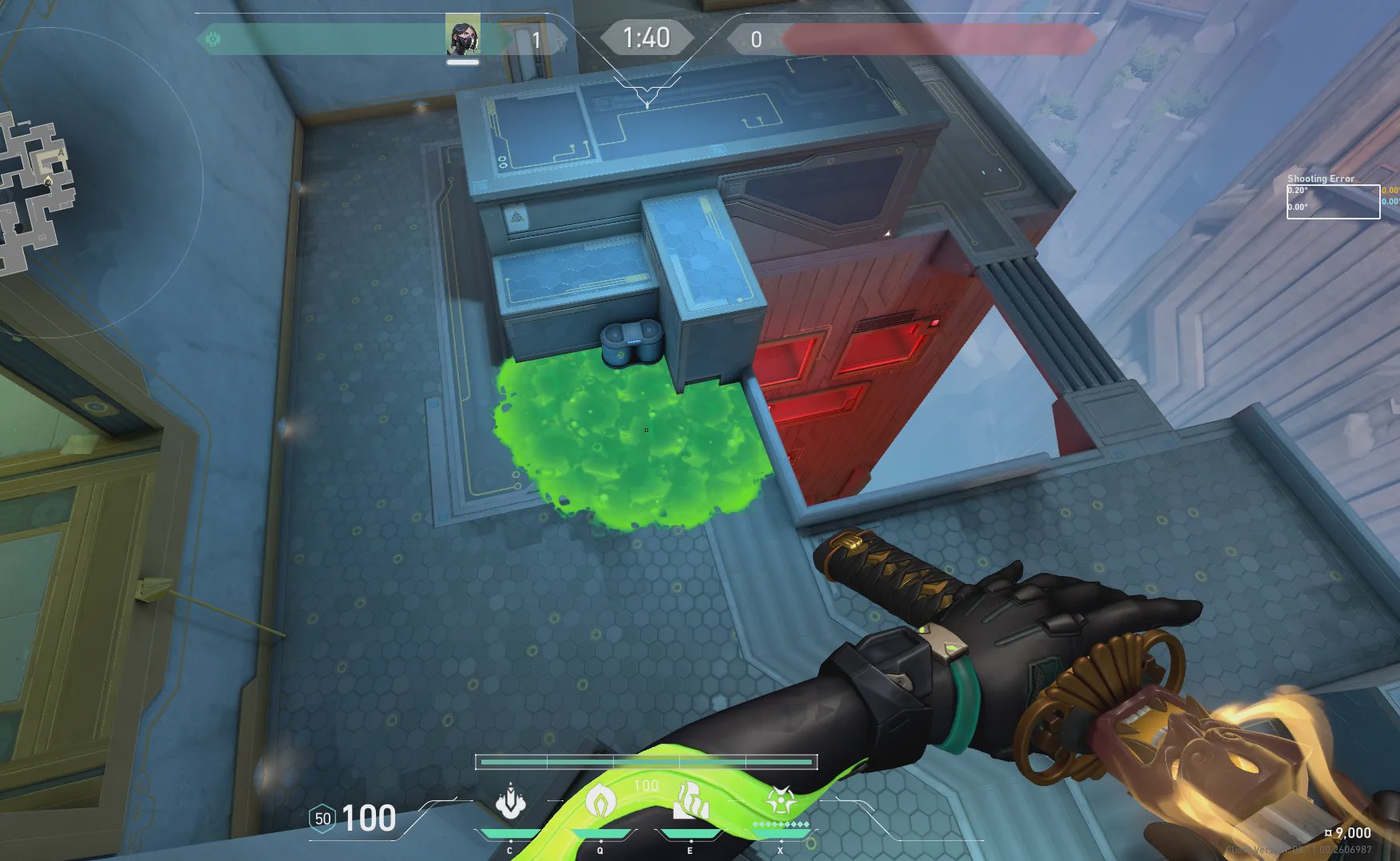1400x861 pixels.
Task: Trigger the Toxic Screen ability icon
Action: [691, 801]
